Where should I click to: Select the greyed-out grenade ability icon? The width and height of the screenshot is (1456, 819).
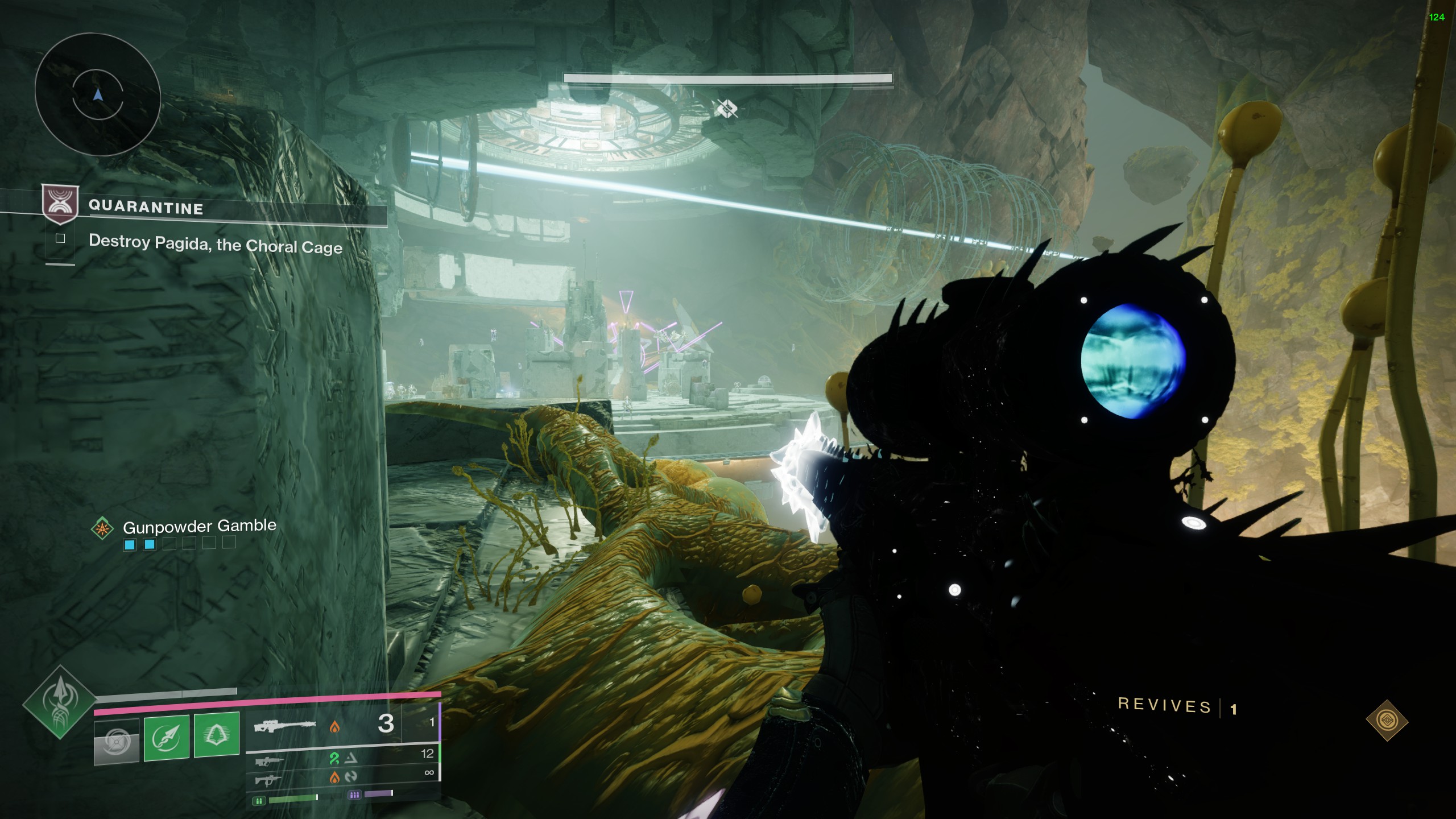point(117,741)
